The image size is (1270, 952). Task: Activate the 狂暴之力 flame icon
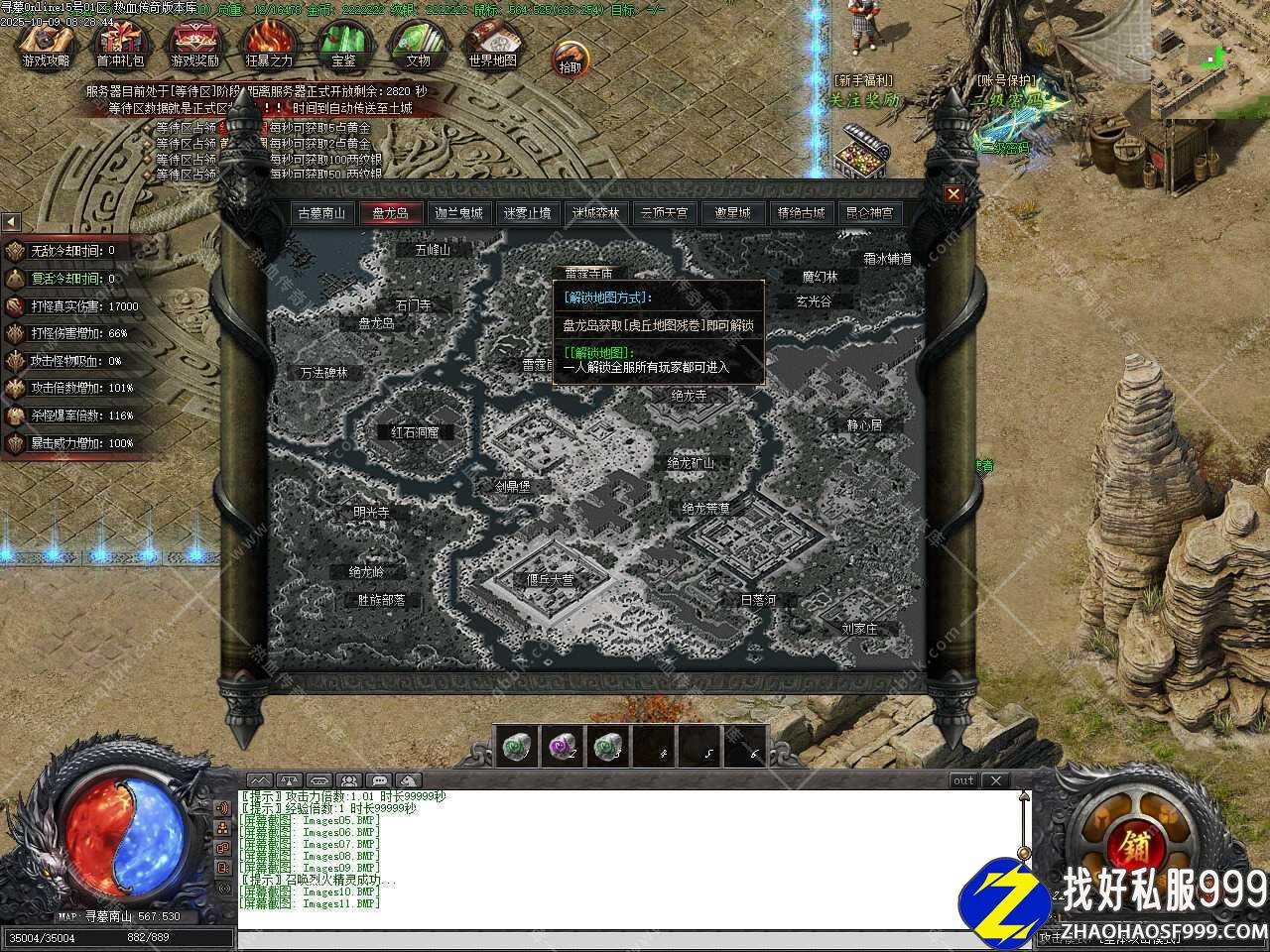269,45
